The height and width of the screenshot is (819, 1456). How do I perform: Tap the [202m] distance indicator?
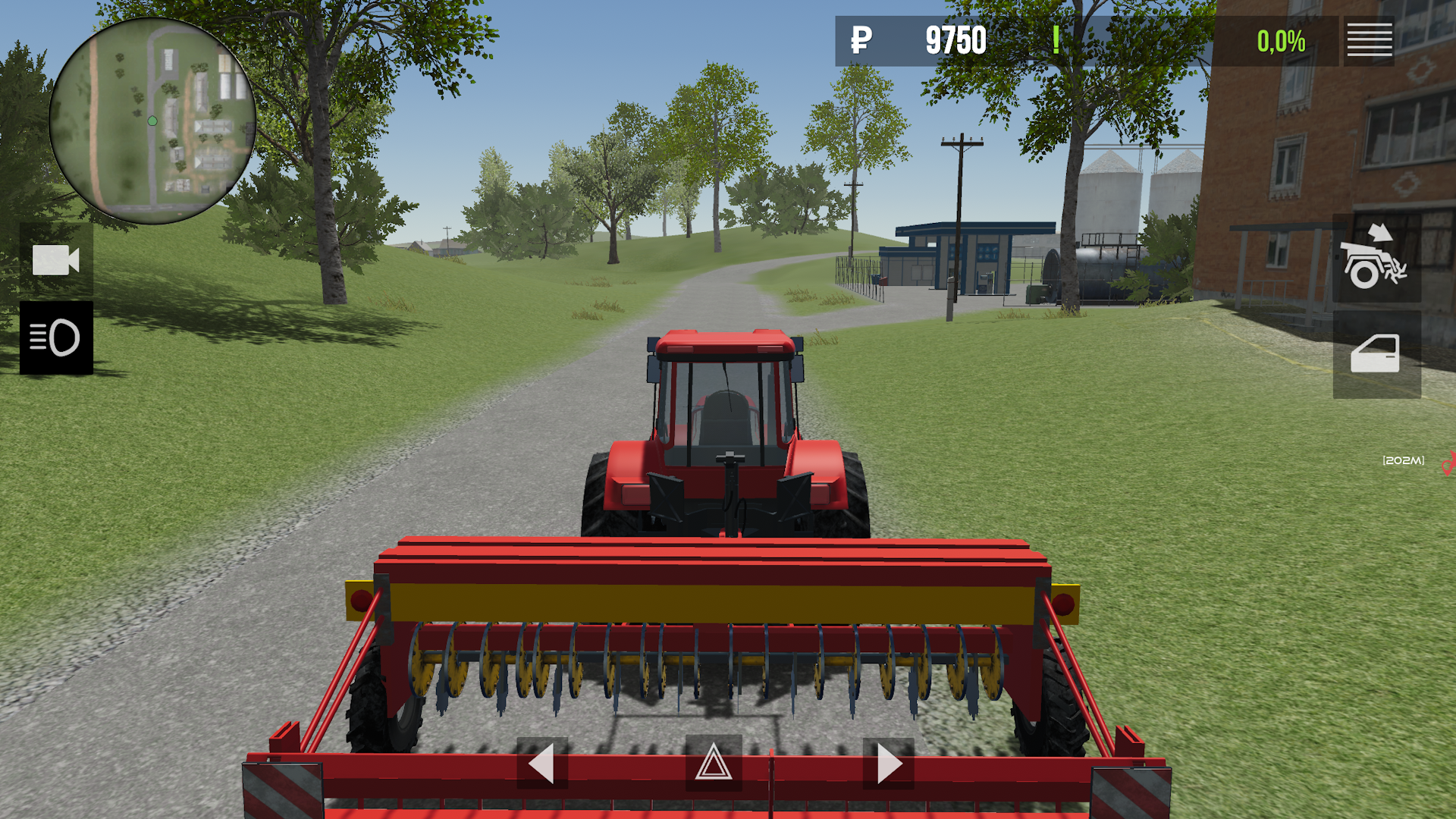(x=1402, y=460)
